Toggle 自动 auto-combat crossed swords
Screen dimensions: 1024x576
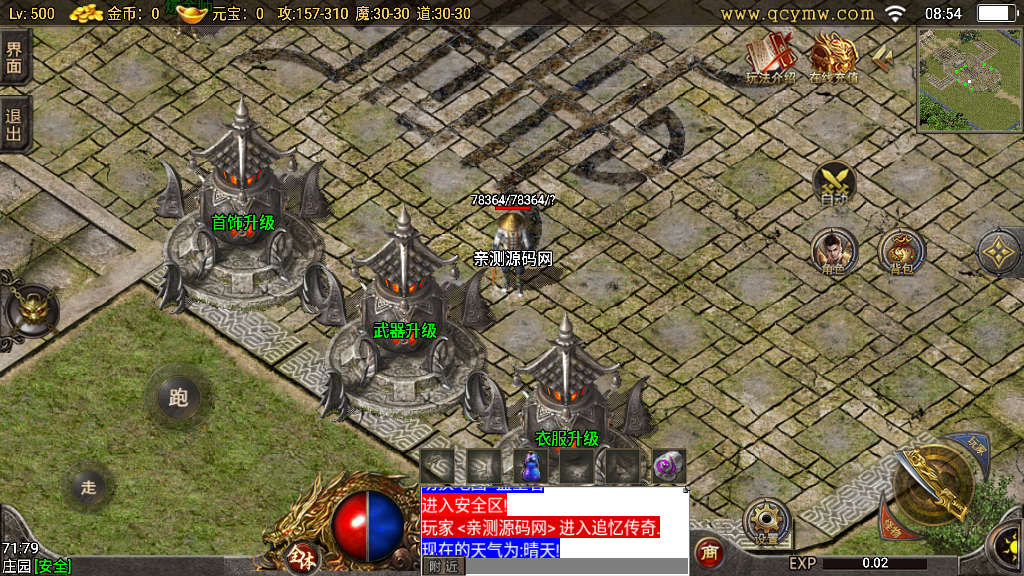click(x=834, y=184)
